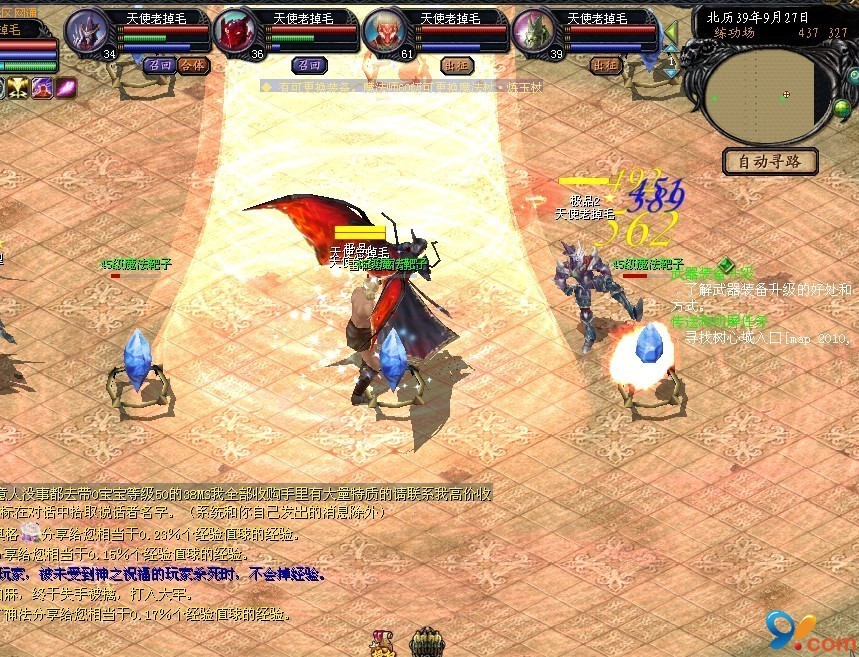
Task: Select the level 34 pet portrait
Action: (x=87, y=31)
